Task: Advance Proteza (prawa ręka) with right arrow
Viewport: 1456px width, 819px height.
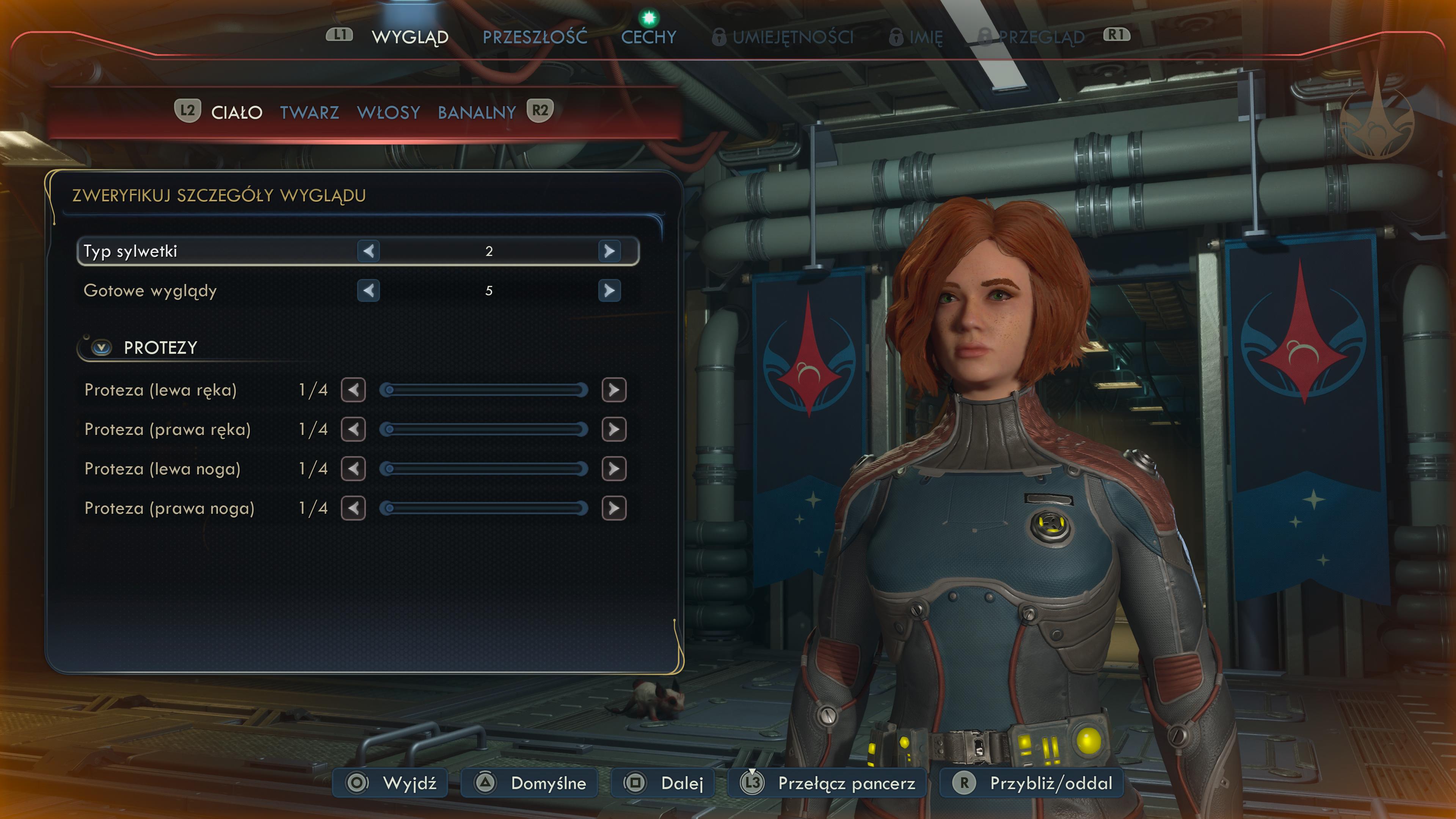Action: (x=614, y=430)
